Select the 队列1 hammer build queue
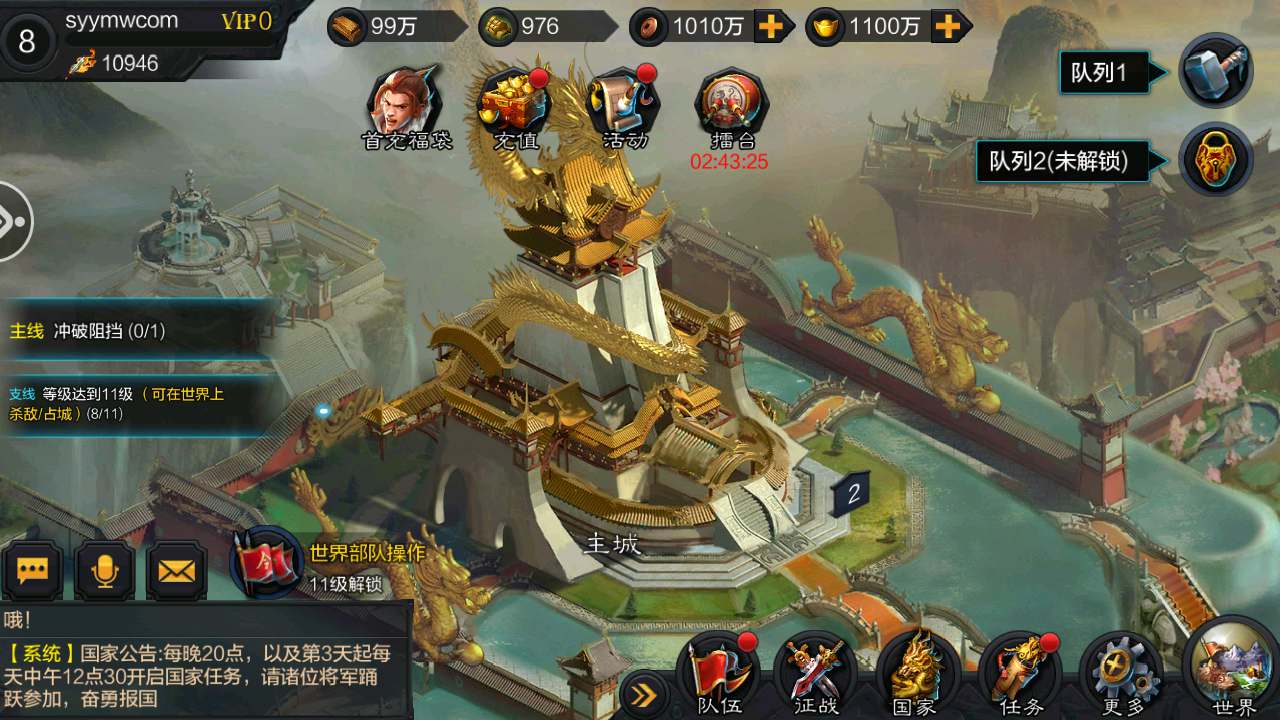 (1215, 71)
